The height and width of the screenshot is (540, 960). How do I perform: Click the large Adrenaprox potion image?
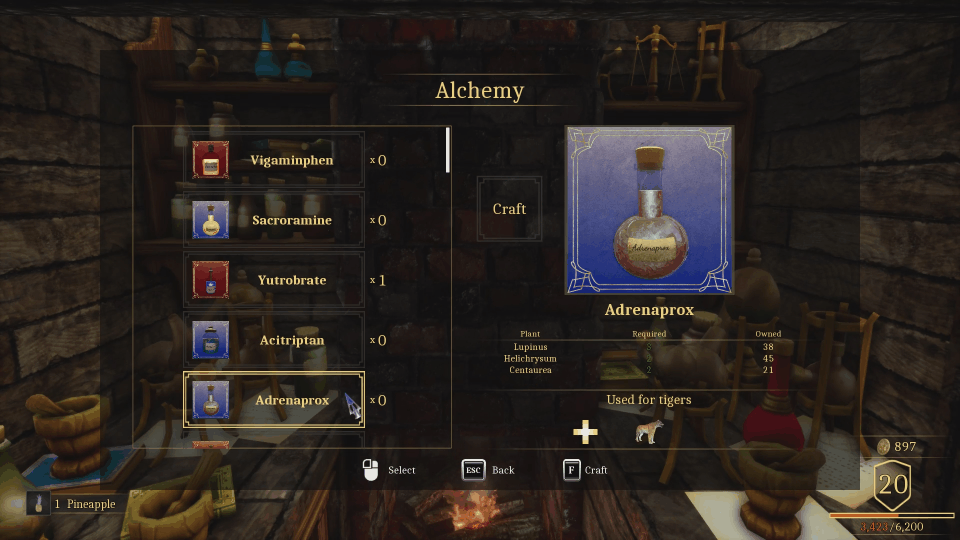pos(649,210)
